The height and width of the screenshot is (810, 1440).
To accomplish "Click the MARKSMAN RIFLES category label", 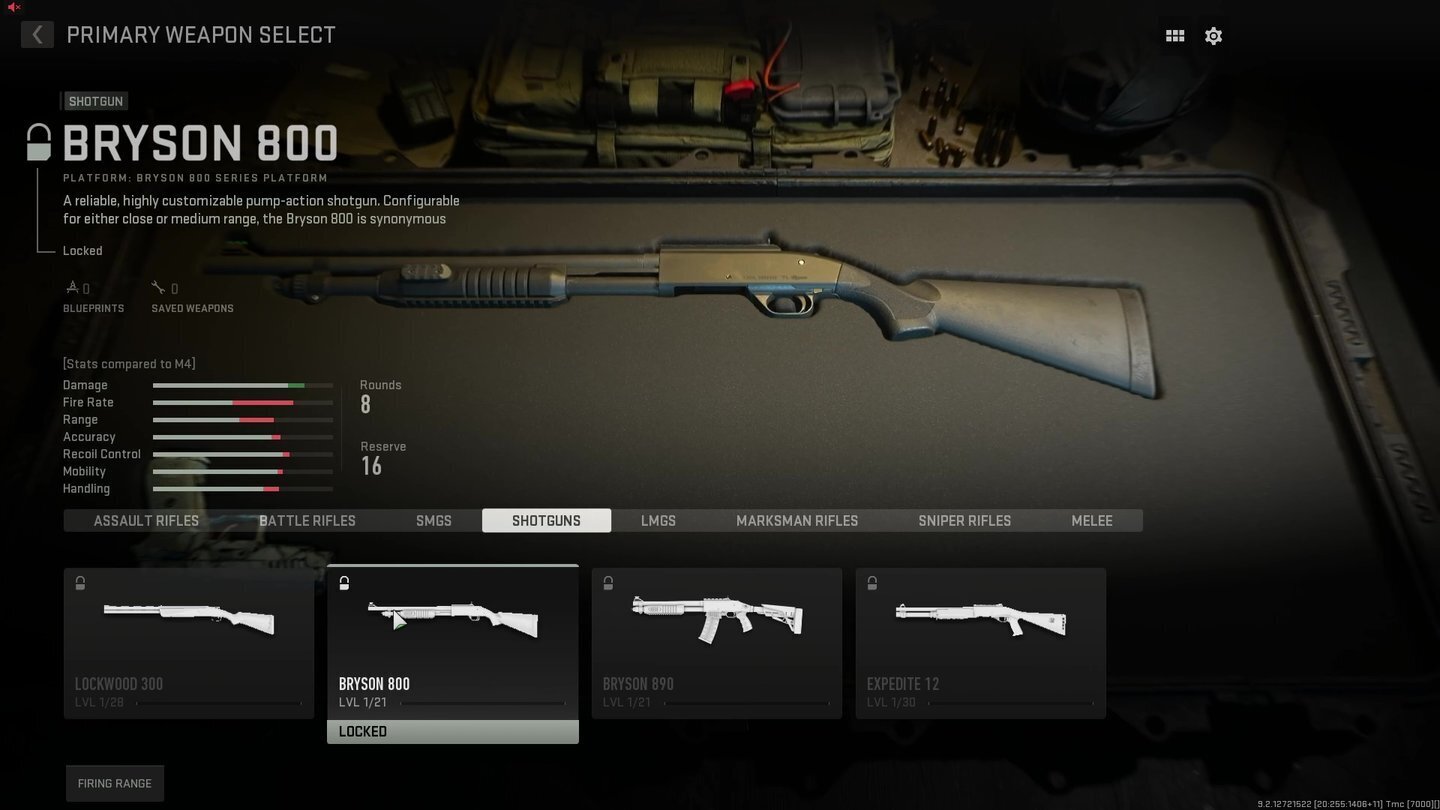I will click(796, 520).
